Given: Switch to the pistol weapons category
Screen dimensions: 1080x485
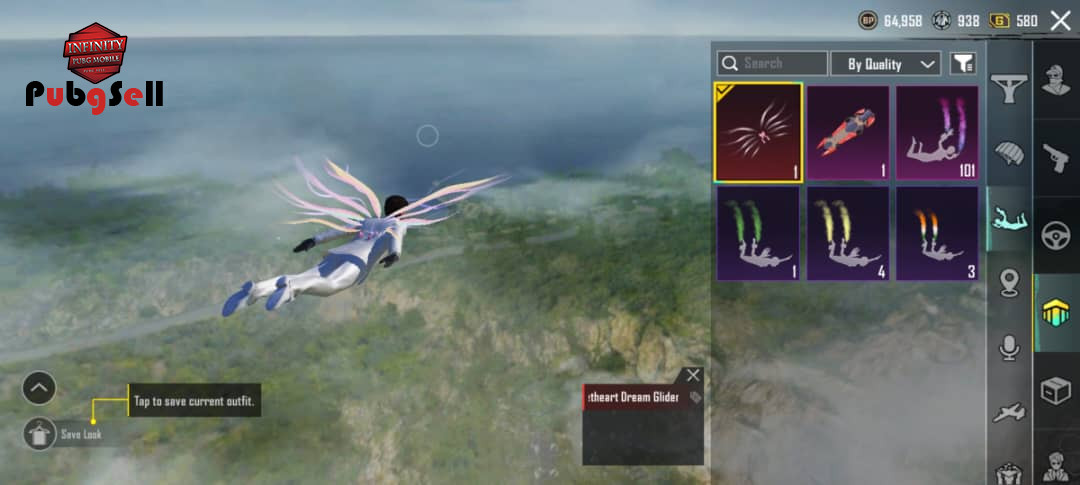Looking at the screenshot, I should tap(1055, 157).
